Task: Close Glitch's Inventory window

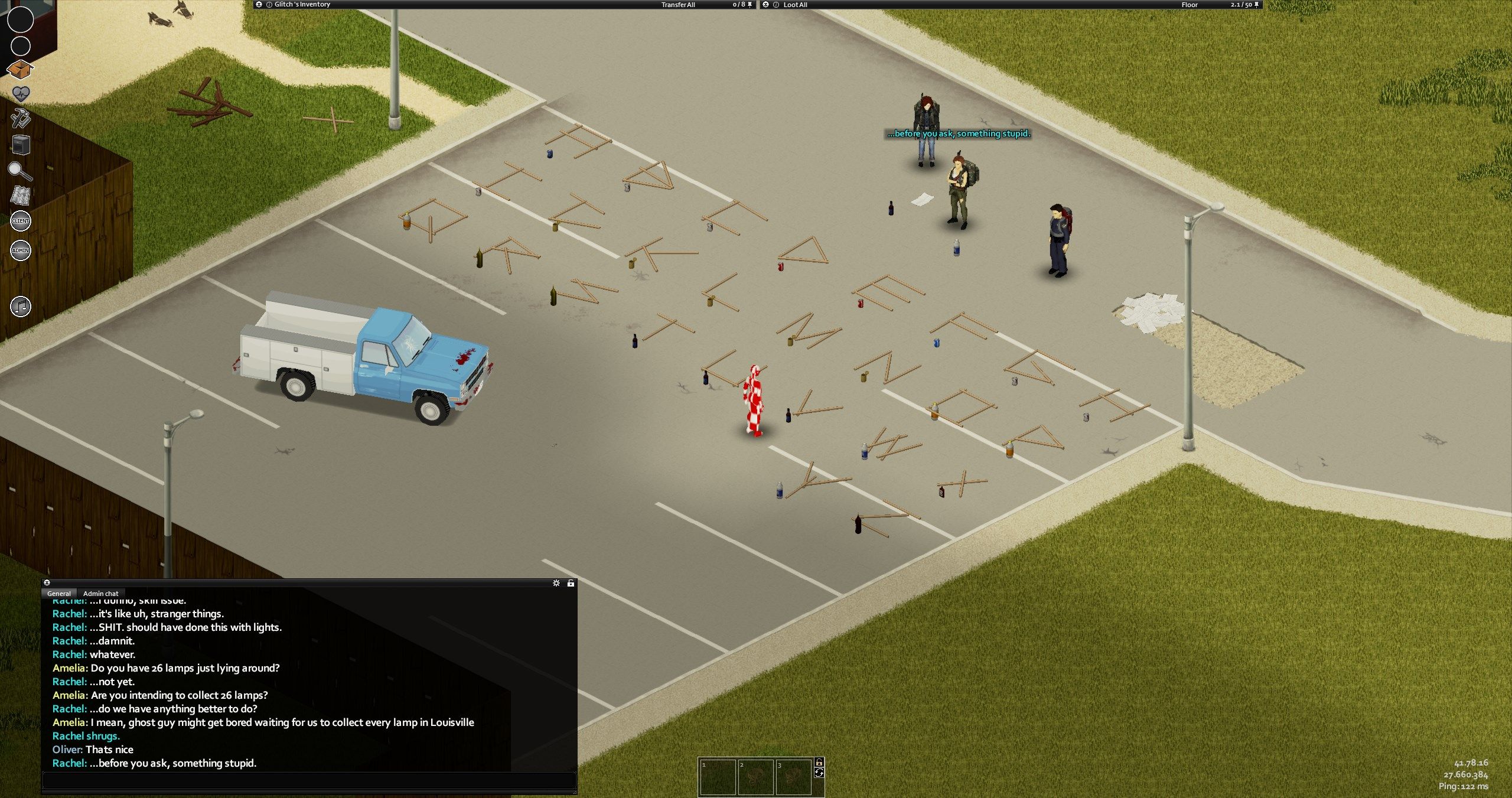Action: [x=259, y=5]
